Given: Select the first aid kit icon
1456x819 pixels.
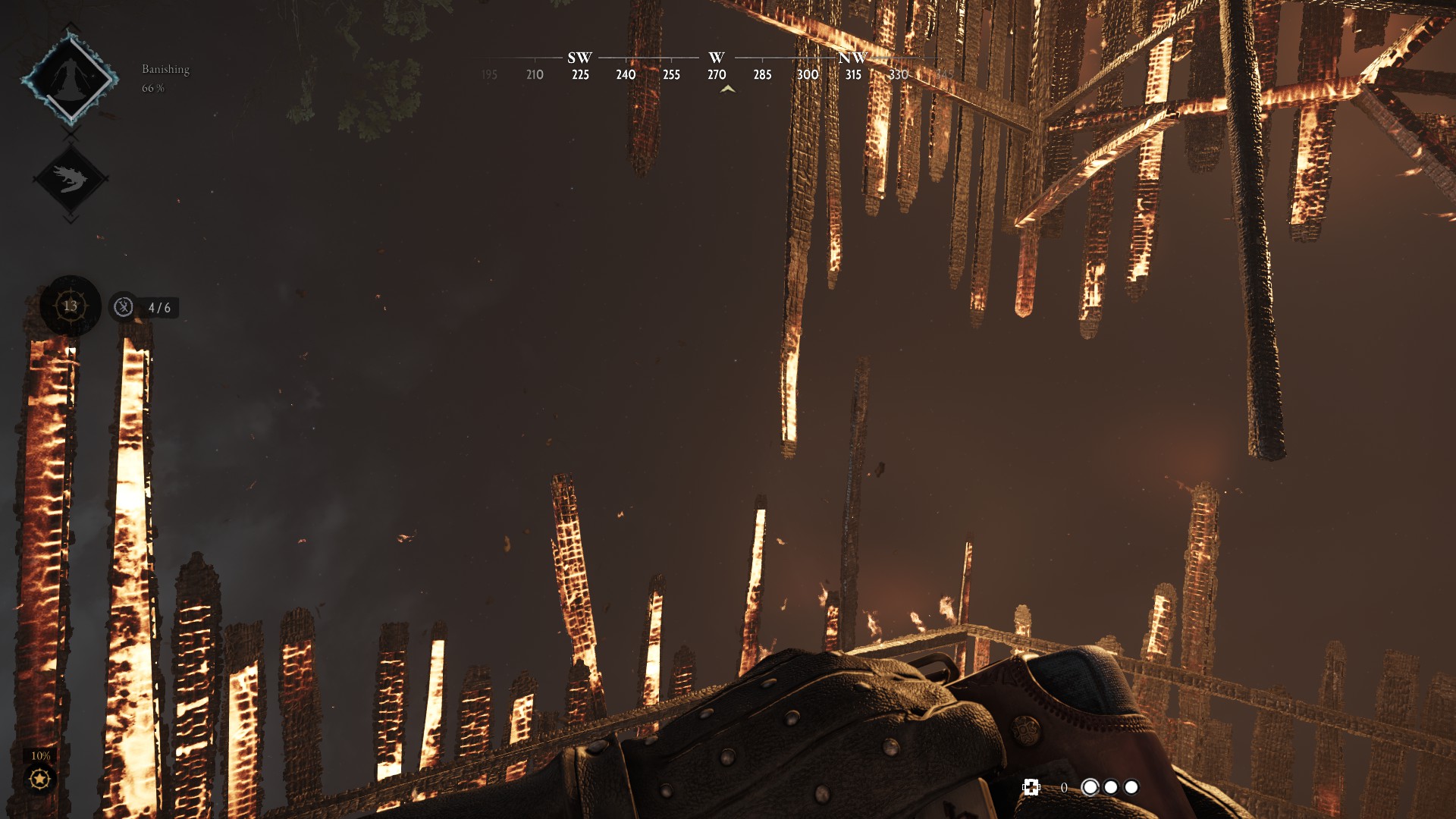Looking at the screenshot, I should pyautogui.click(x=1031, y=787).
